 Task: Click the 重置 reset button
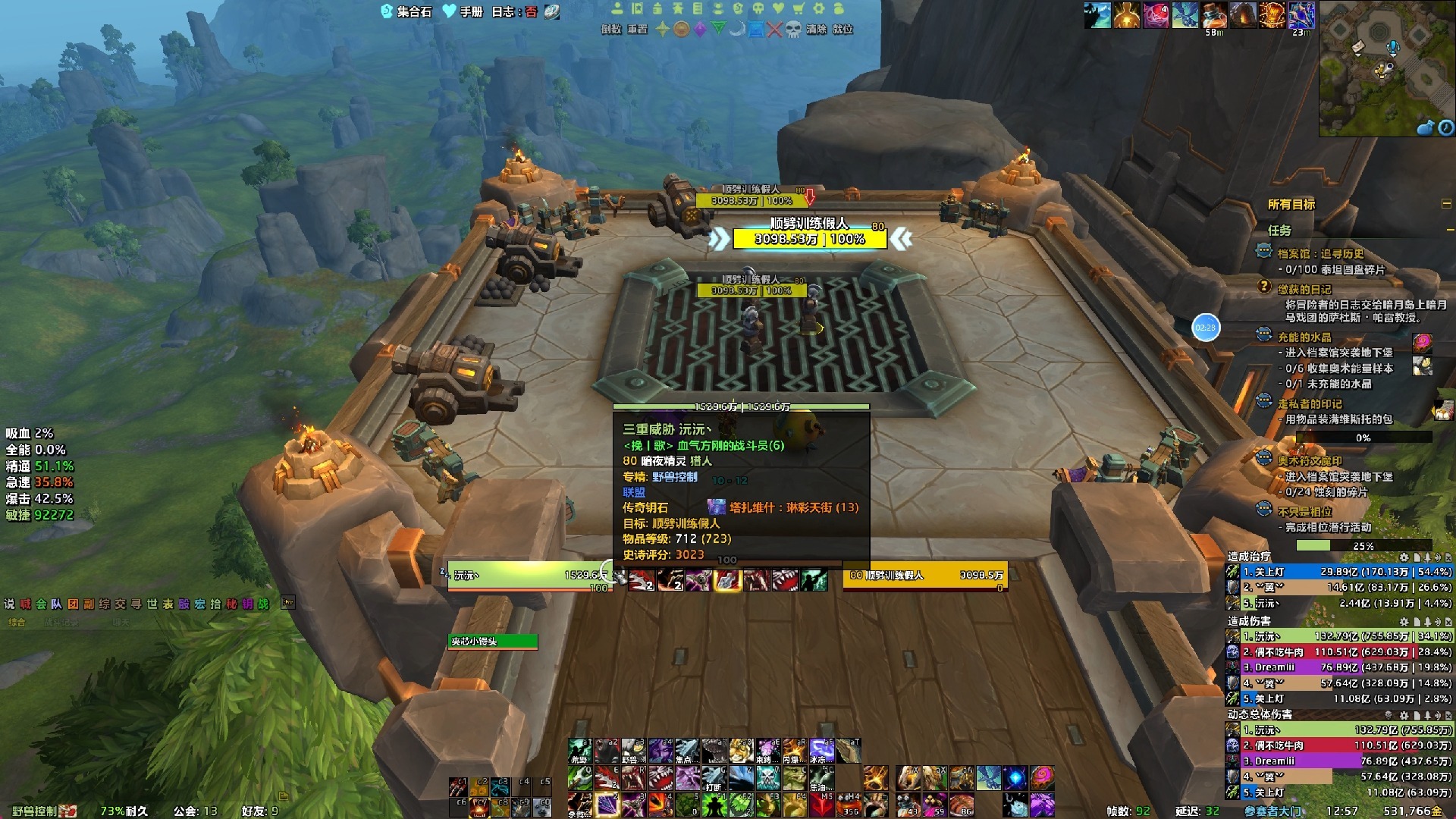pos(637,30)
